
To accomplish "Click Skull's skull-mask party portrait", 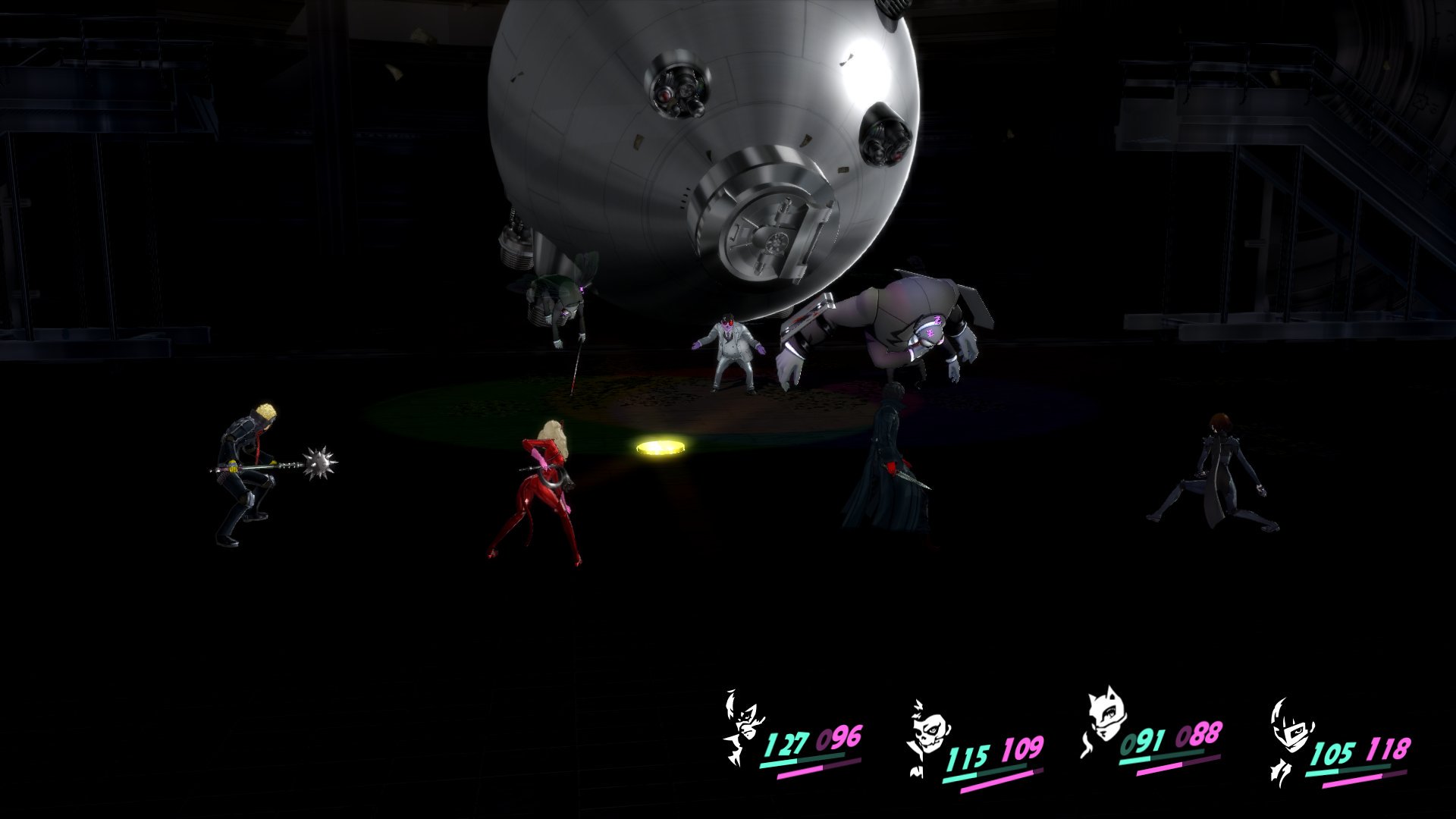I will pyautogui.click(x=924, y=734).
